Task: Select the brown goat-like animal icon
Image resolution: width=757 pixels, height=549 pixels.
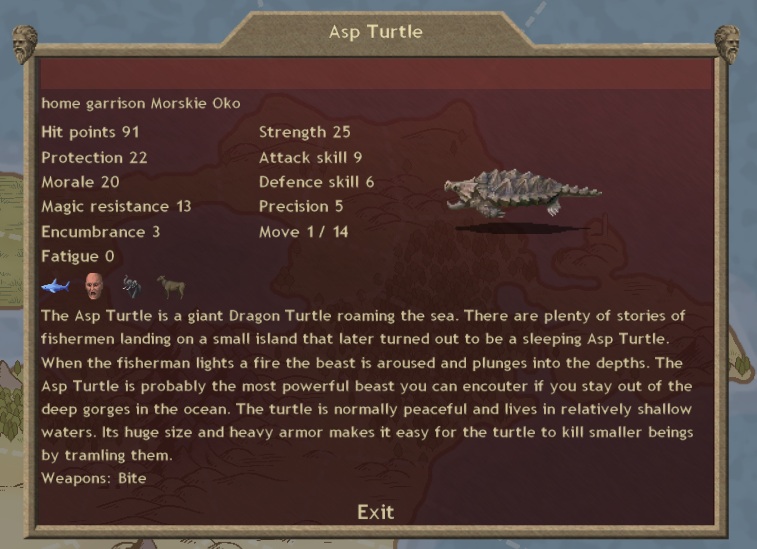Action: pos(170,288)
